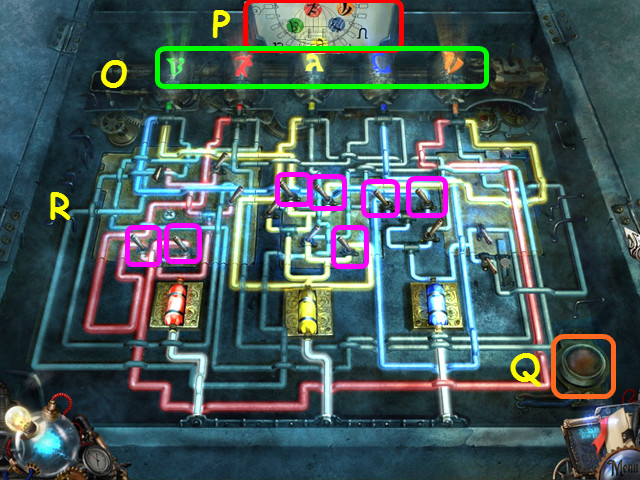Click the yellow glowing symbol tube
Screen dimensions: 640x480
click(315, 67)
